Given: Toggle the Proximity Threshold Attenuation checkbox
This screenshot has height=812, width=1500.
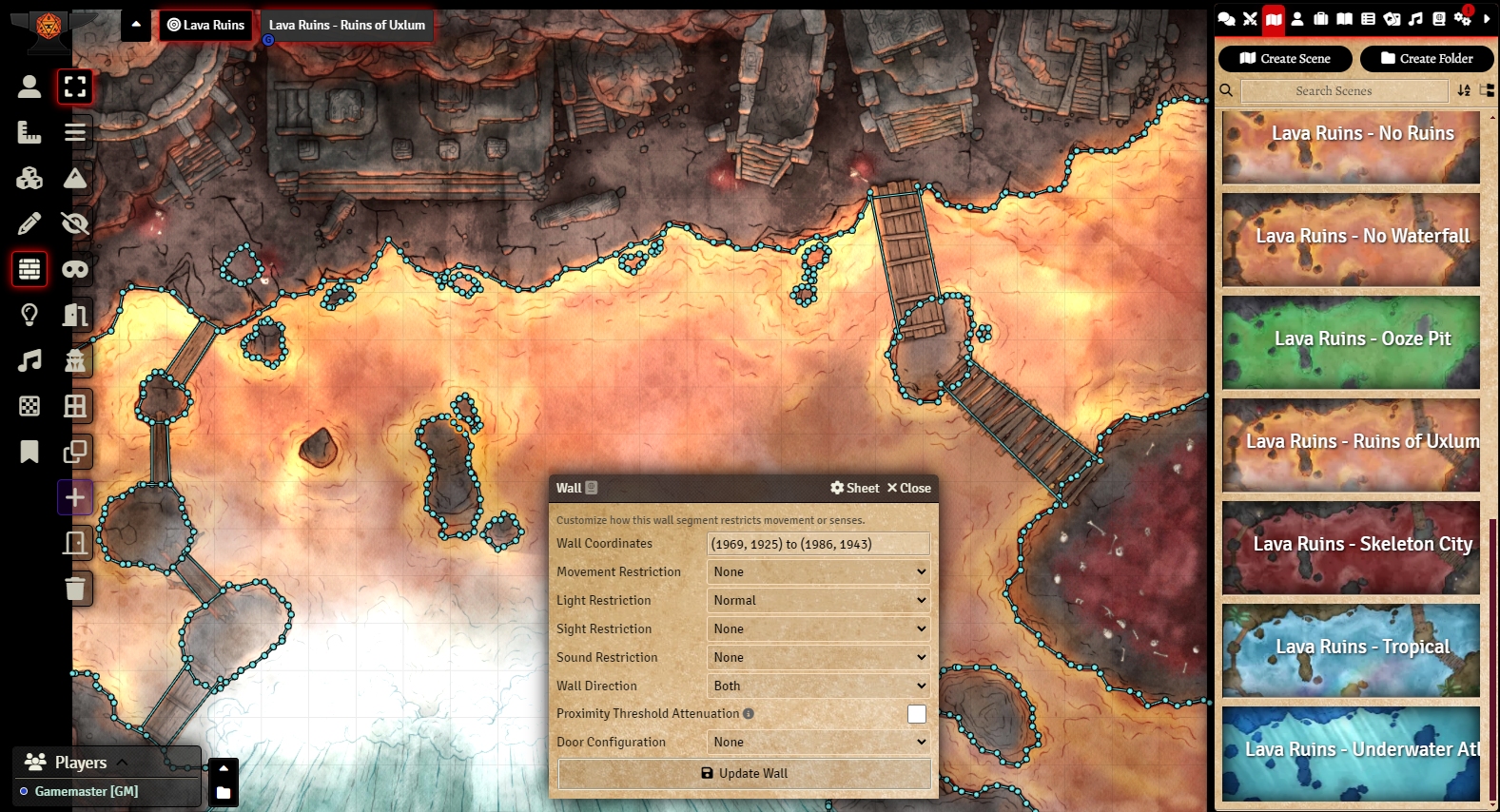Looking at the screenshot, I should [x=917, y=713].
